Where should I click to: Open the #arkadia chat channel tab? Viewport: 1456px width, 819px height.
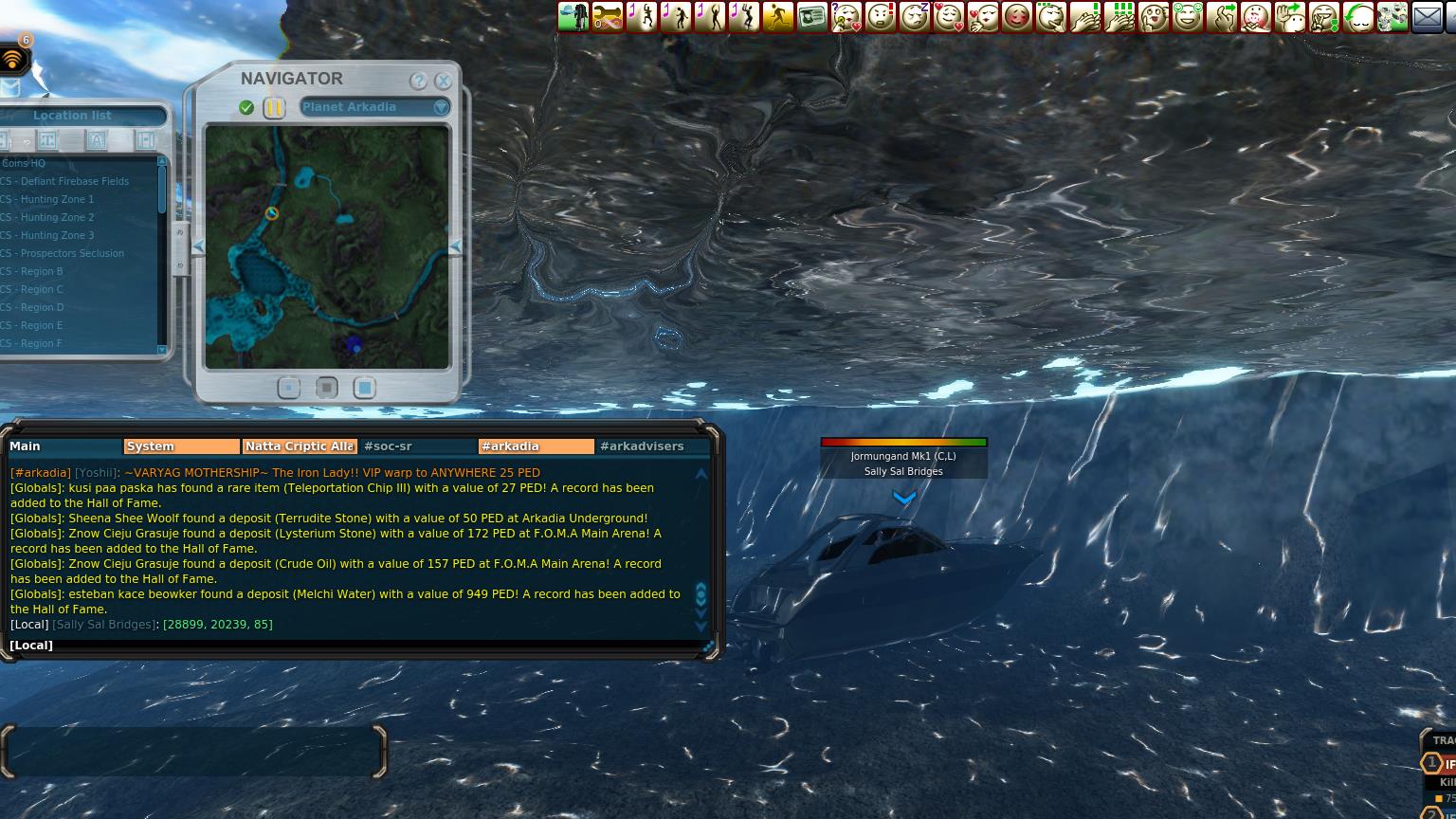pyautogui.click(x=536, y=446)
